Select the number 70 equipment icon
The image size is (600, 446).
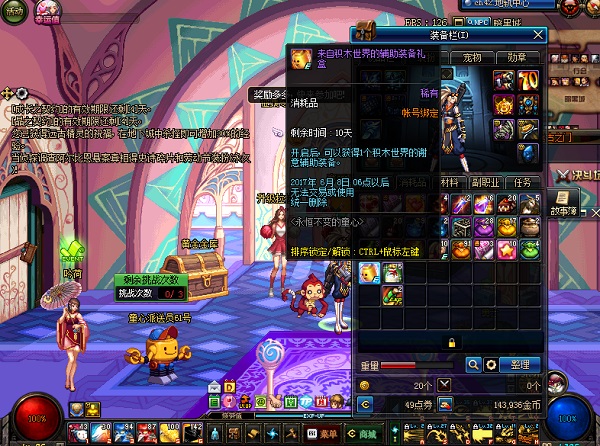(529, 80)
